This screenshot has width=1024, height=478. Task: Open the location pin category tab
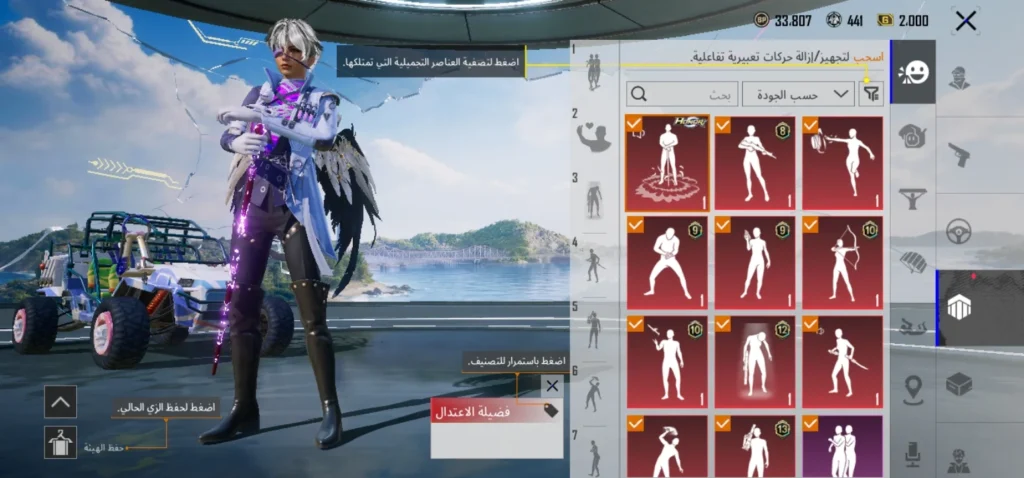[x=912, y=388]
